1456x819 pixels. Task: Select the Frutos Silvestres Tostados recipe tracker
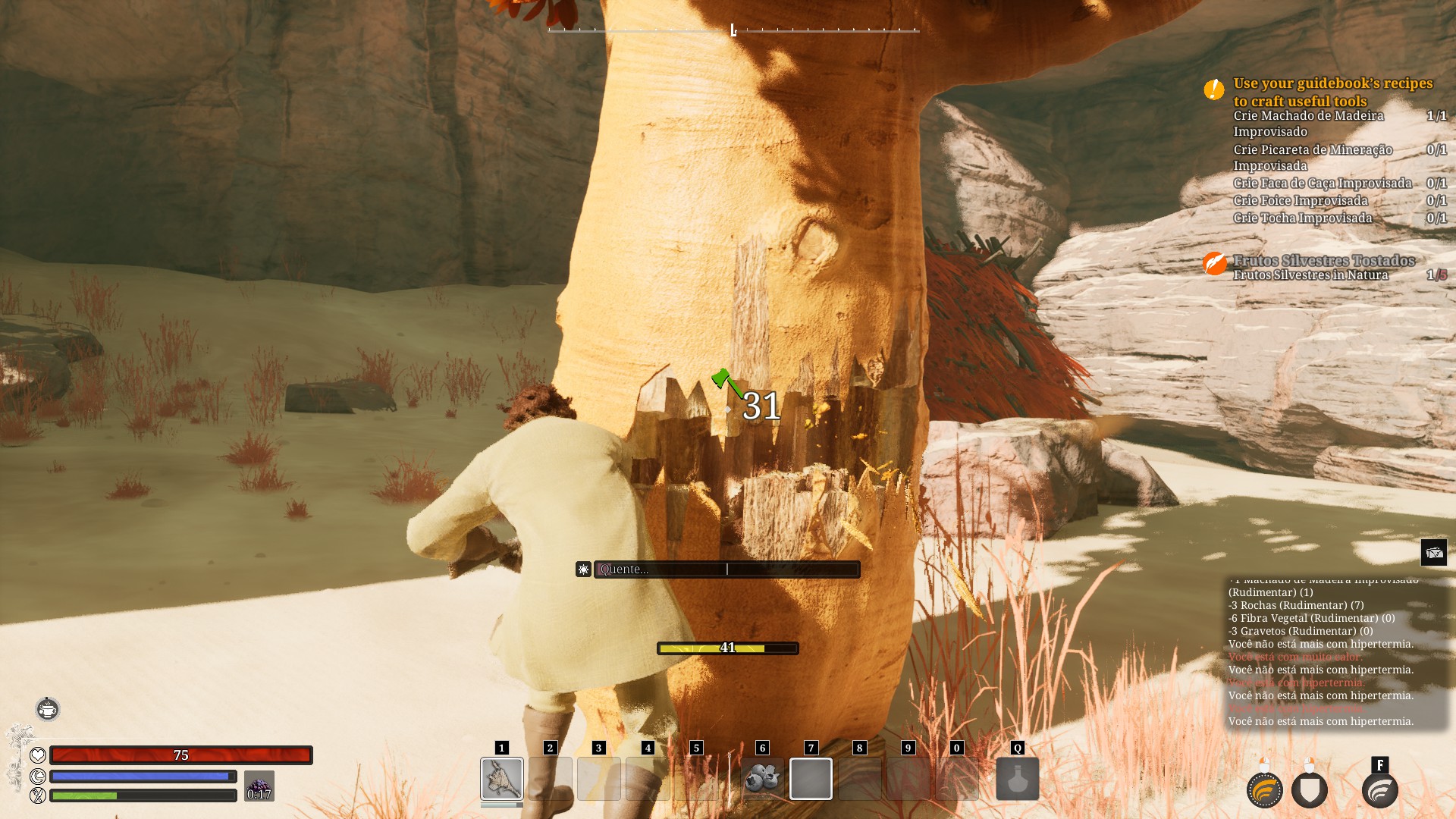point(1323,260)
